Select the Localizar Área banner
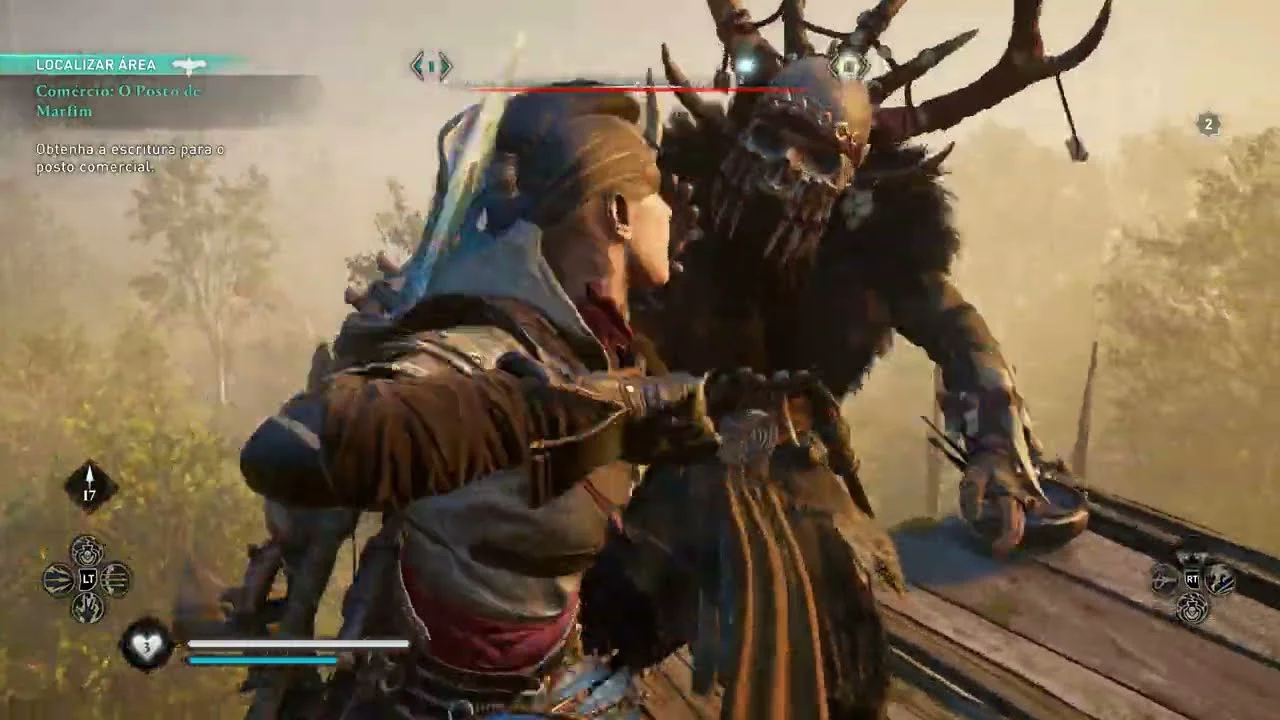 96,65
